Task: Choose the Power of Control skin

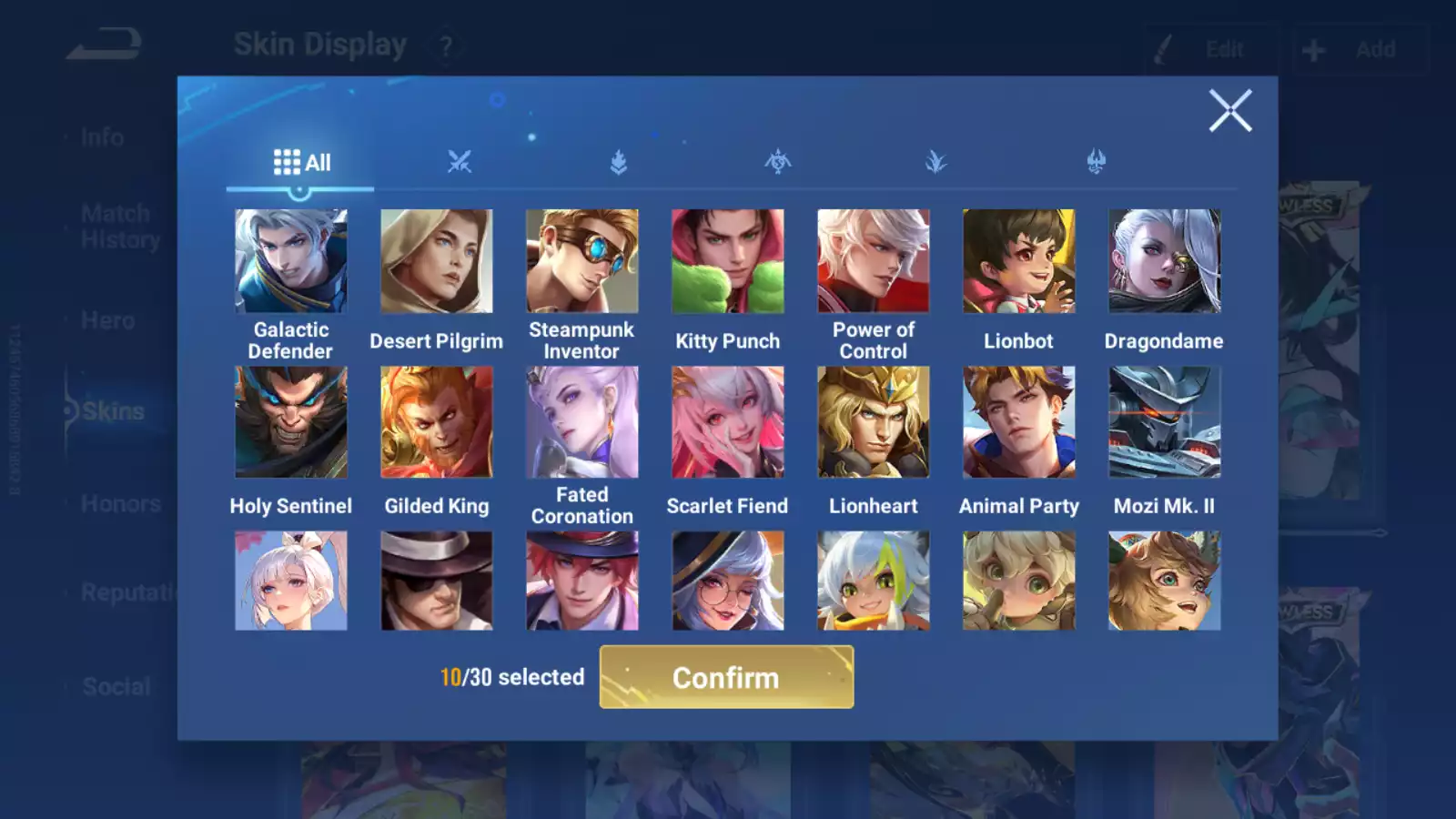Action: 874,261
